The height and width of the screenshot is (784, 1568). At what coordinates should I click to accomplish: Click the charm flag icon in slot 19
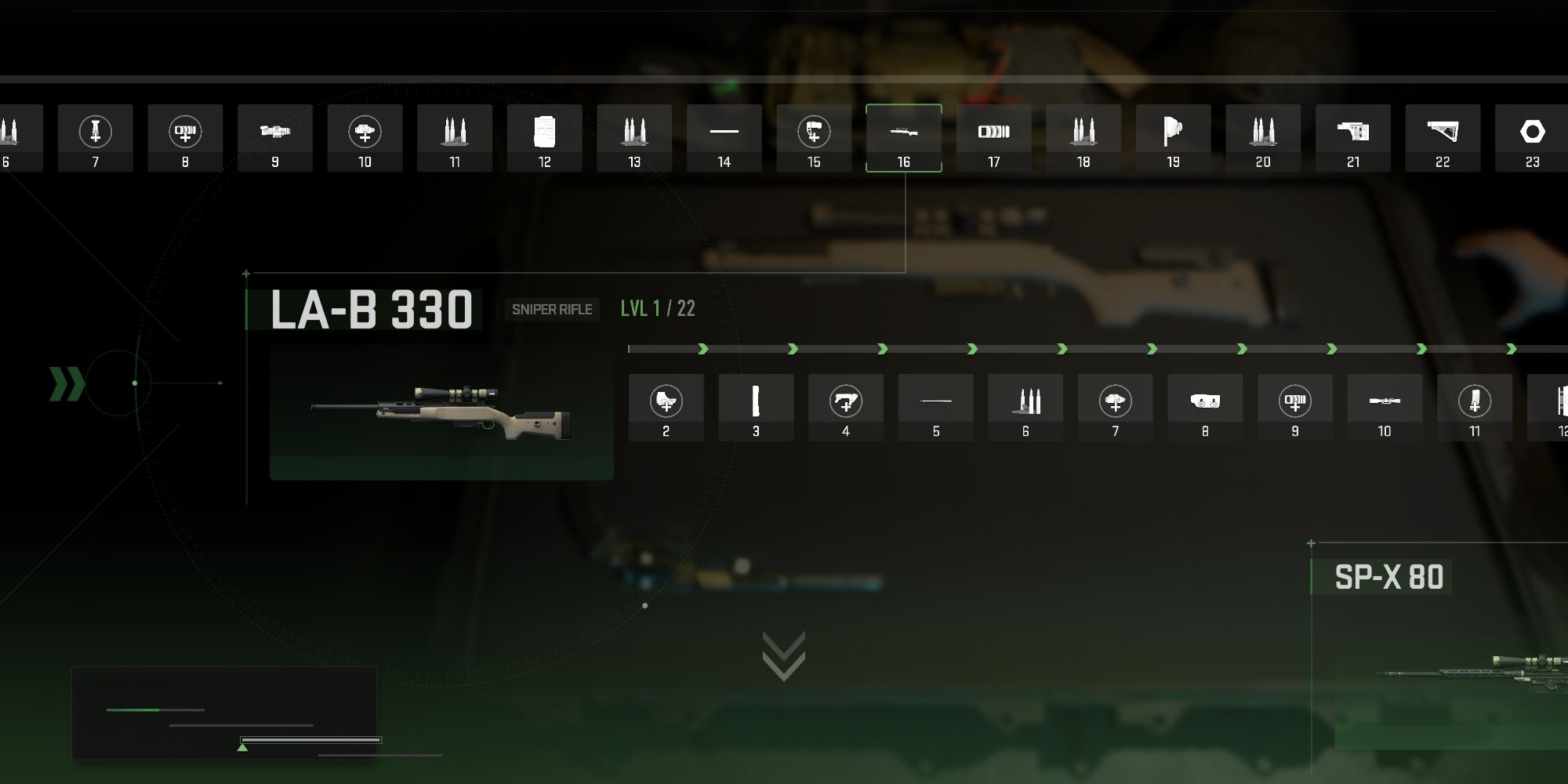(x=1173, y=133)
